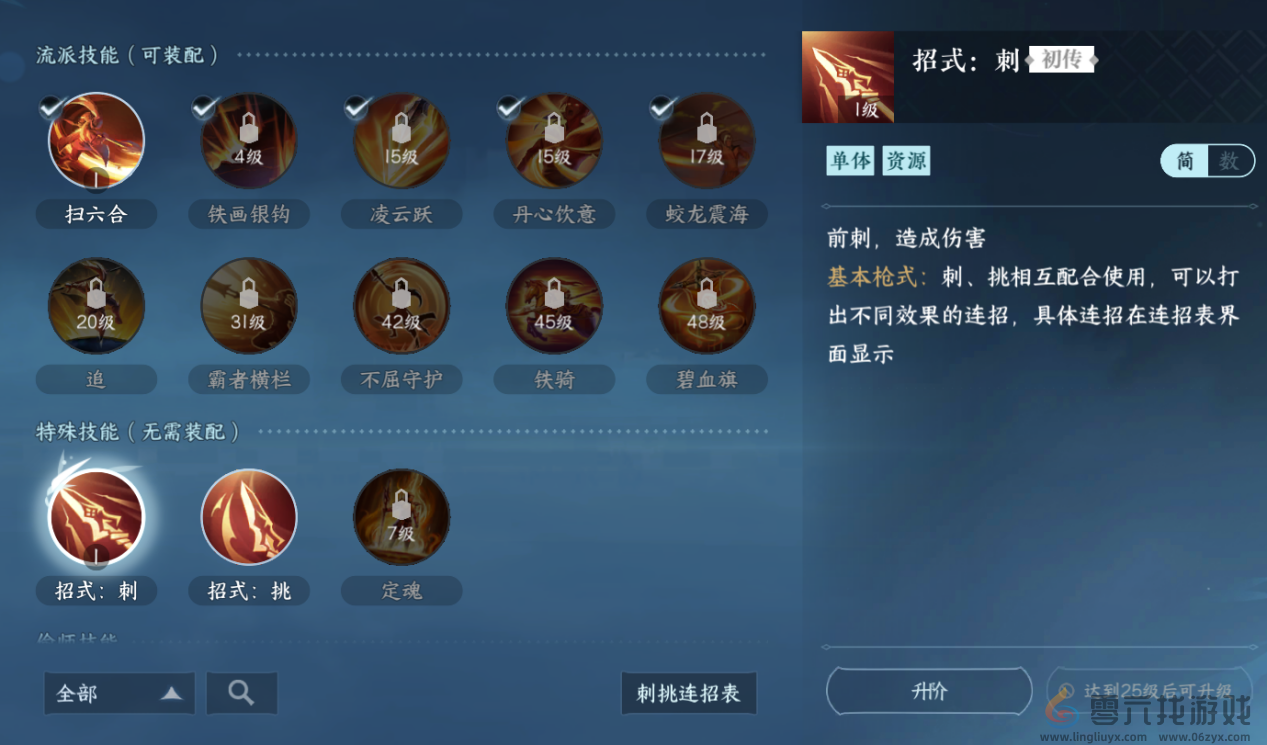
Task: Switch description toggle to 数 mode
Action: tap(1230, 161)
